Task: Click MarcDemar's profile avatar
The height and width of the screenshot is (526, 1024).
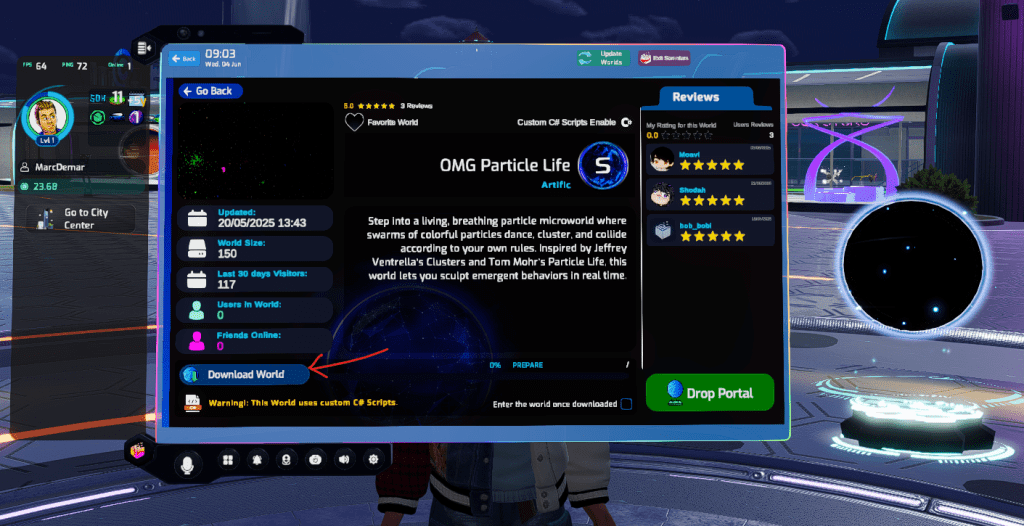Action: (47, 116)
